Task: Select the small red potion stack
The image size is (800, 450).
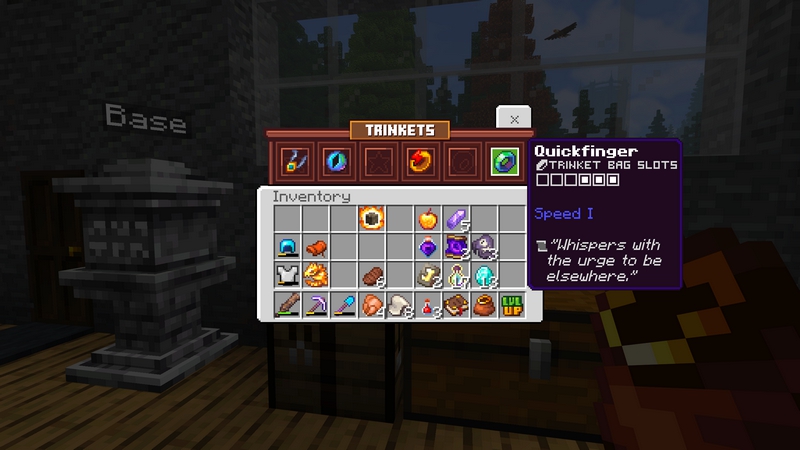Action: [x=428, y=305]
